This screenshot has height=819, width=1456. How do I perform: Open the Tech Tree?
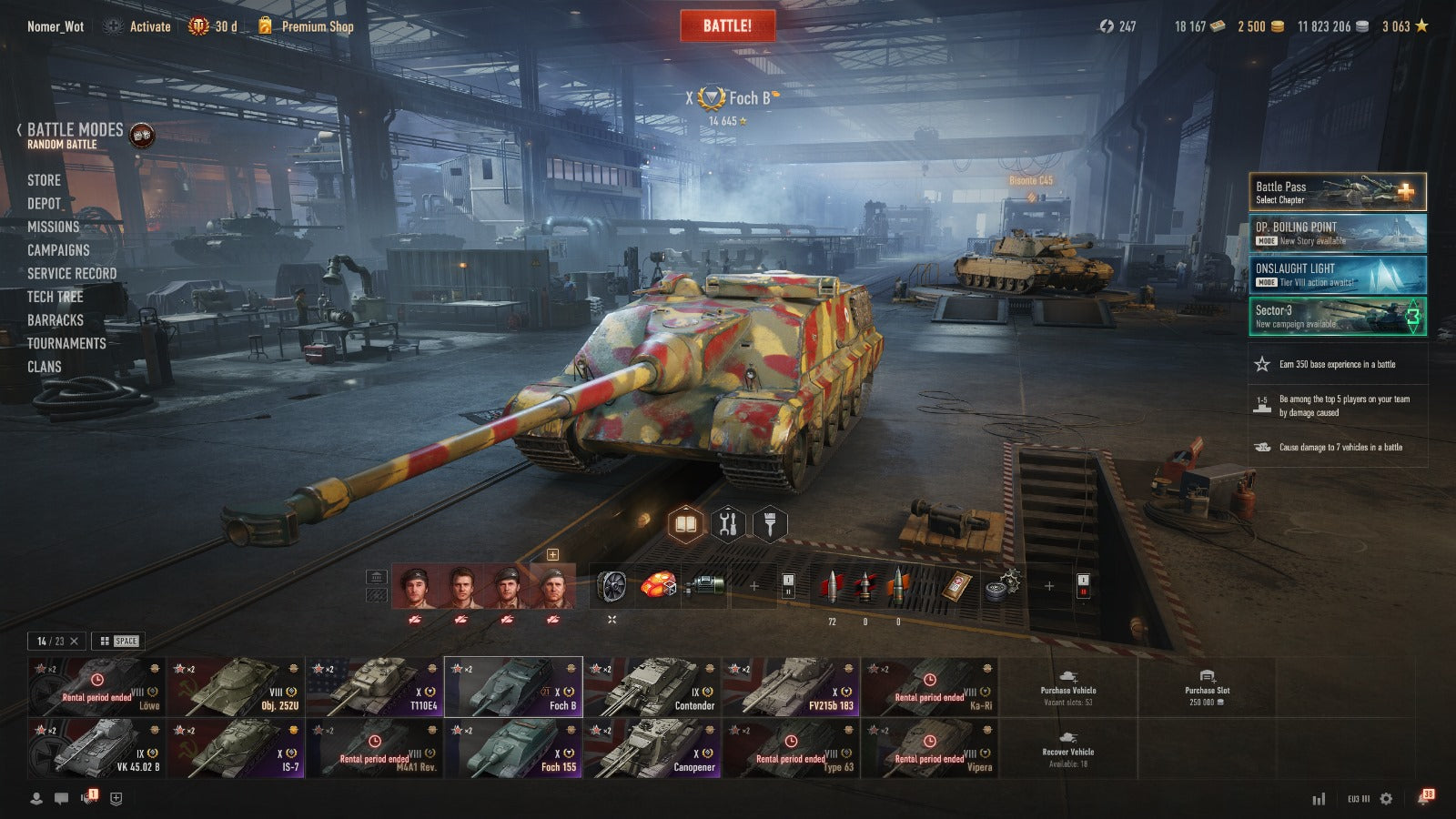(55, 297)
